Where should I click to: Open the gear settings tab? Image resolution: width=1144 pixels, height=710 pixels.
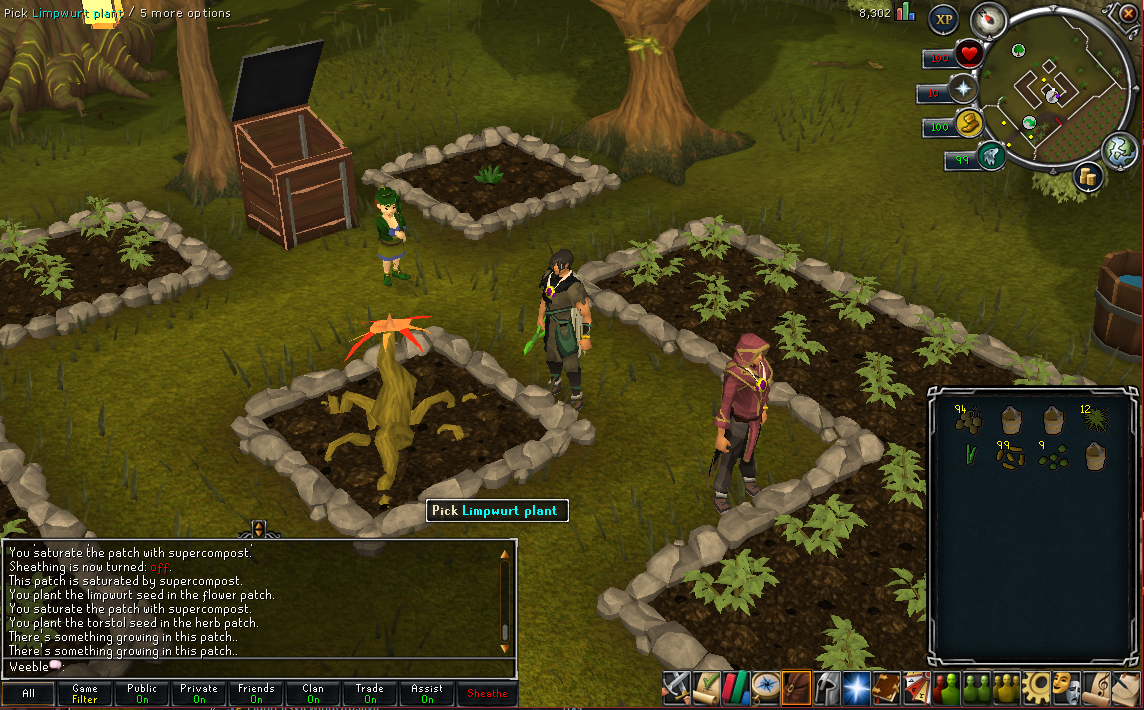click(x=1034, y=687)
